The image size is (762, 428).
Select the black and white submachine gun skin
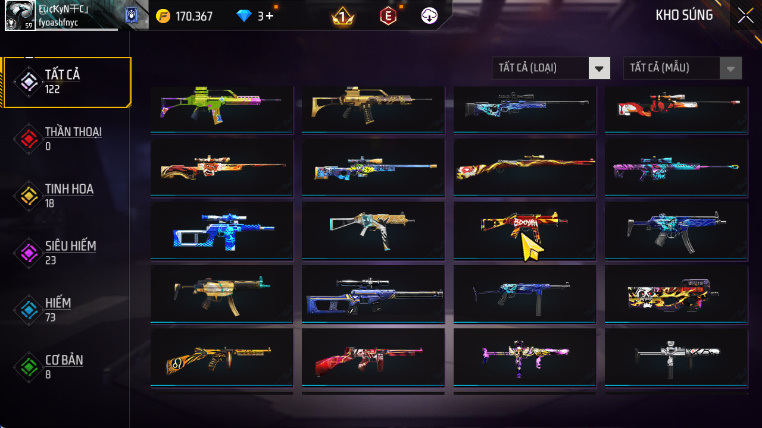(676, 354)
